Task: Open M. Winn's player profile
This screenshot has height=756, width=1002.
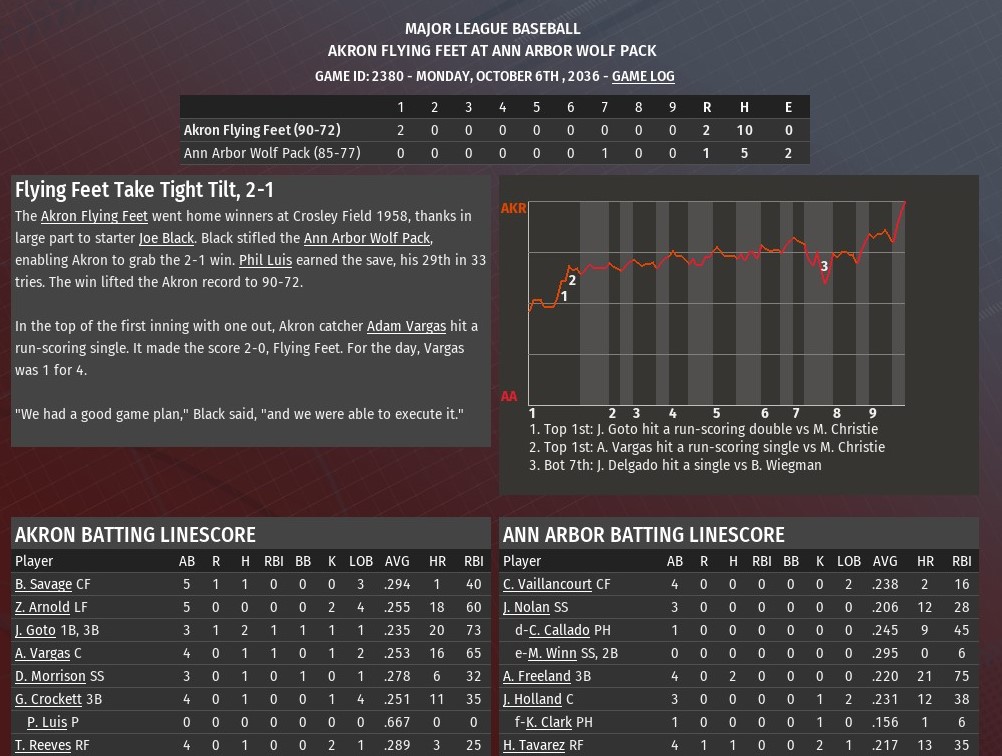Action: coord(552,653)
